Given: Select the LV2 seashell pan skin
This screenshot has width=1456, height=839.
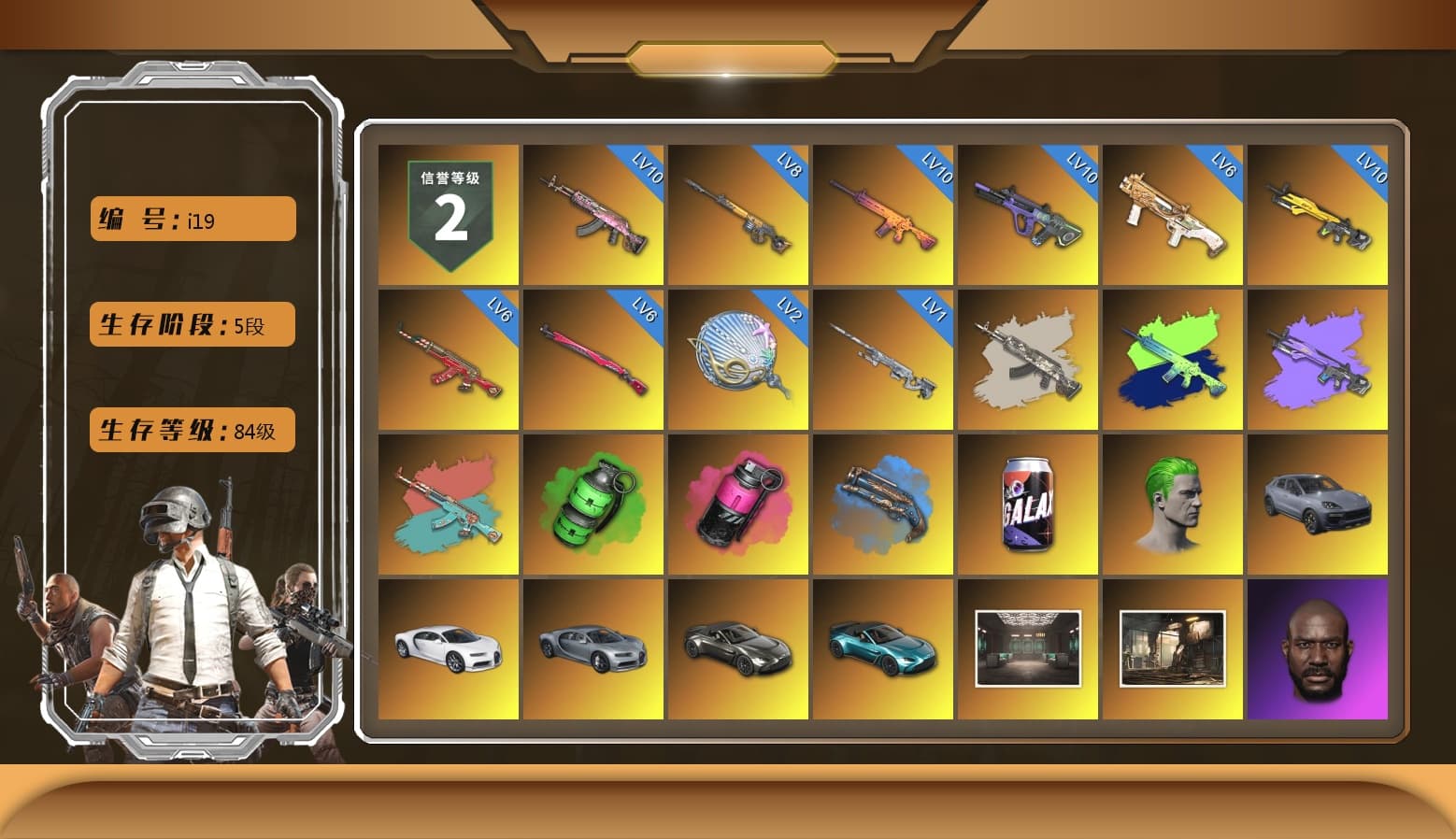Looking at the screenshot, I should pos(737,361).
